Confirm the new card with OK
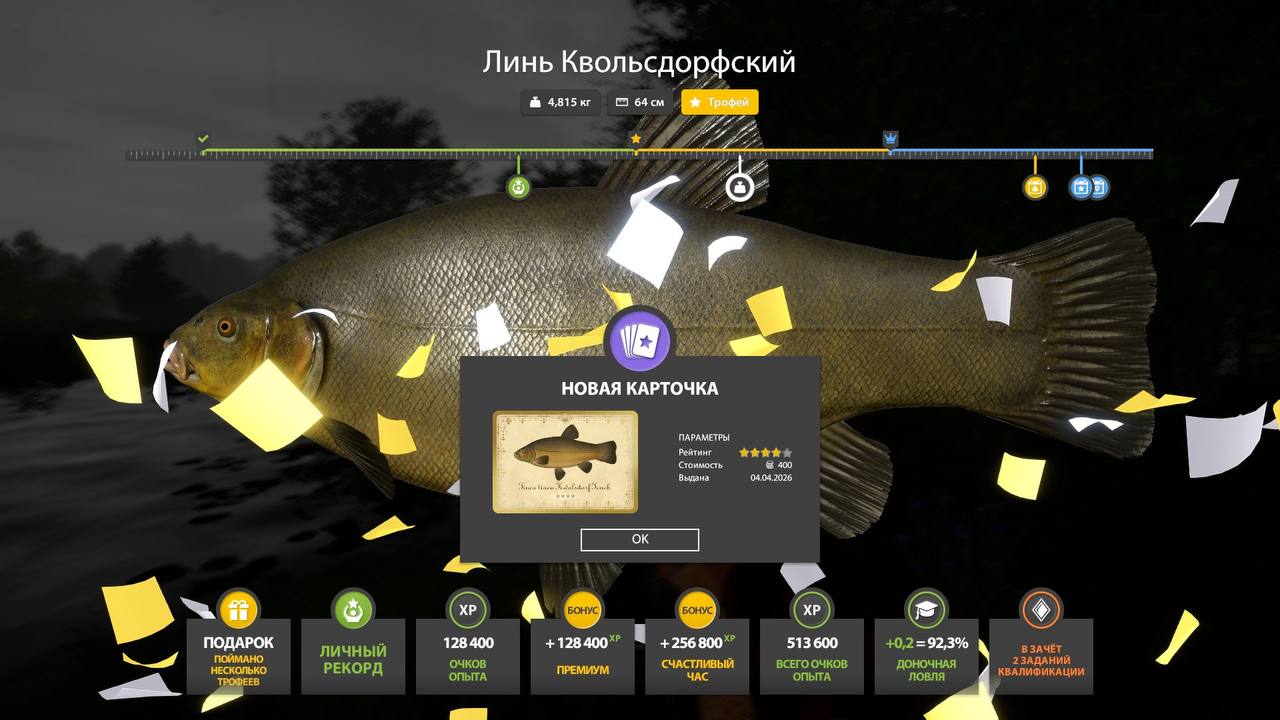This screenshot has width=1280, height=720. pos(640,539)
